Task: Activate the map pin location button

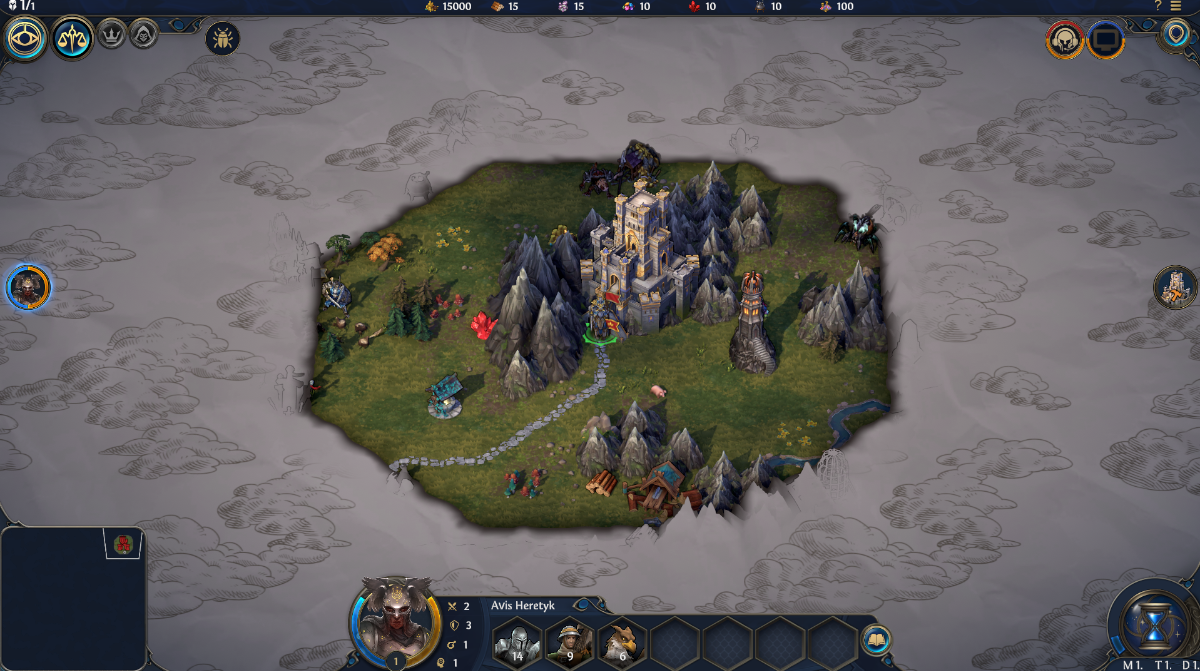Action: pos(1177,36)
